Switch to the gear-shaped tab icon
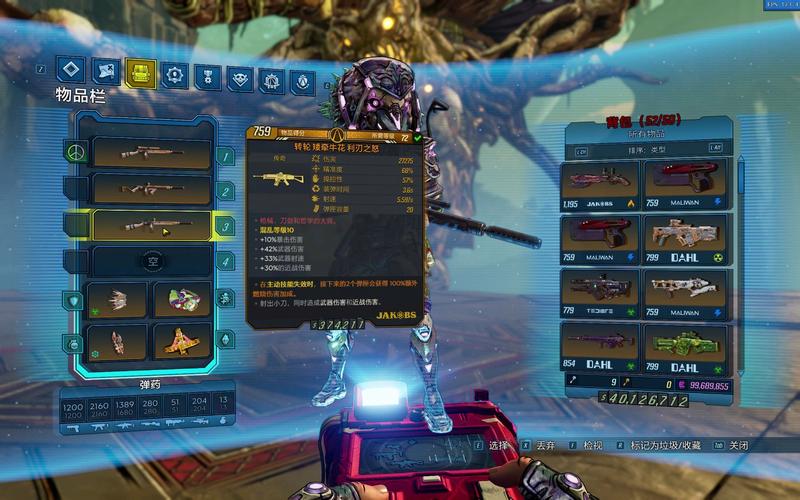Screen dimensions: 800x500 176,74
